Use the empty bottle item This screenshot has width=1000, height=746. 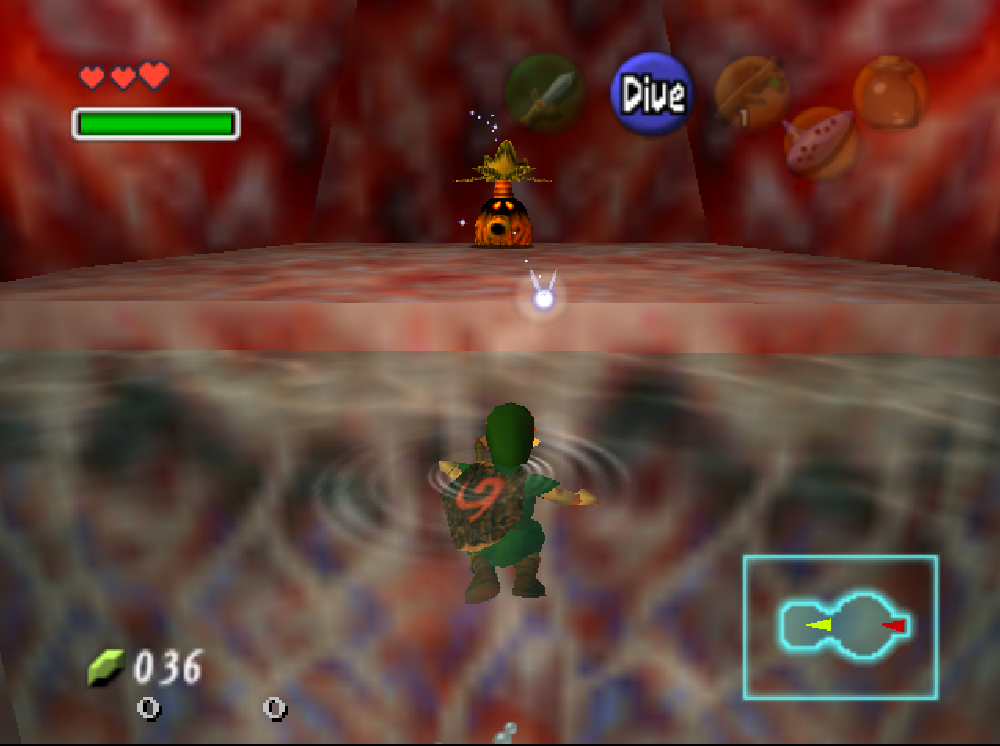(889, 92)
